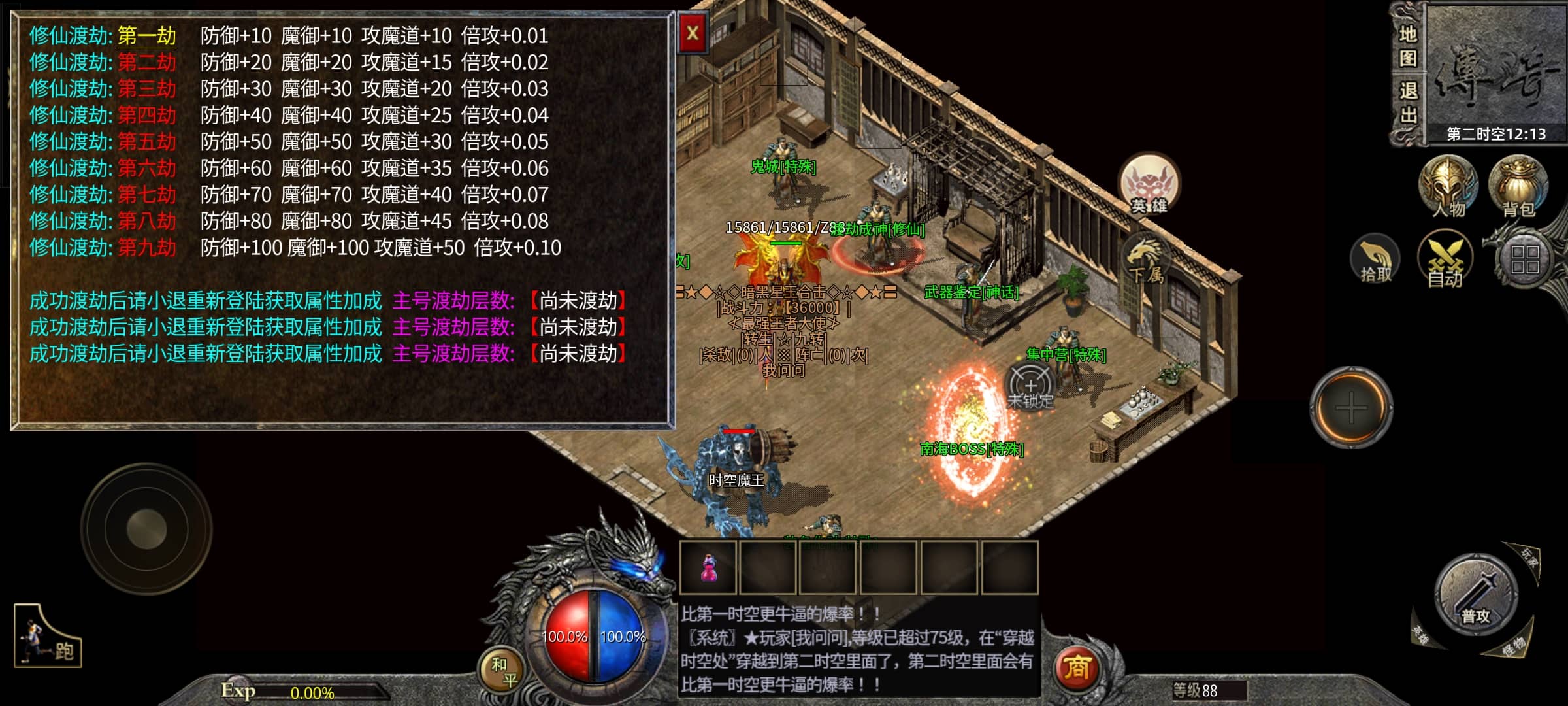The width and height of the screenshot is (1568, 706).
Task: Select the 第九劫 tribulation link
Action: pyautogui.click(x=147, y=248)
